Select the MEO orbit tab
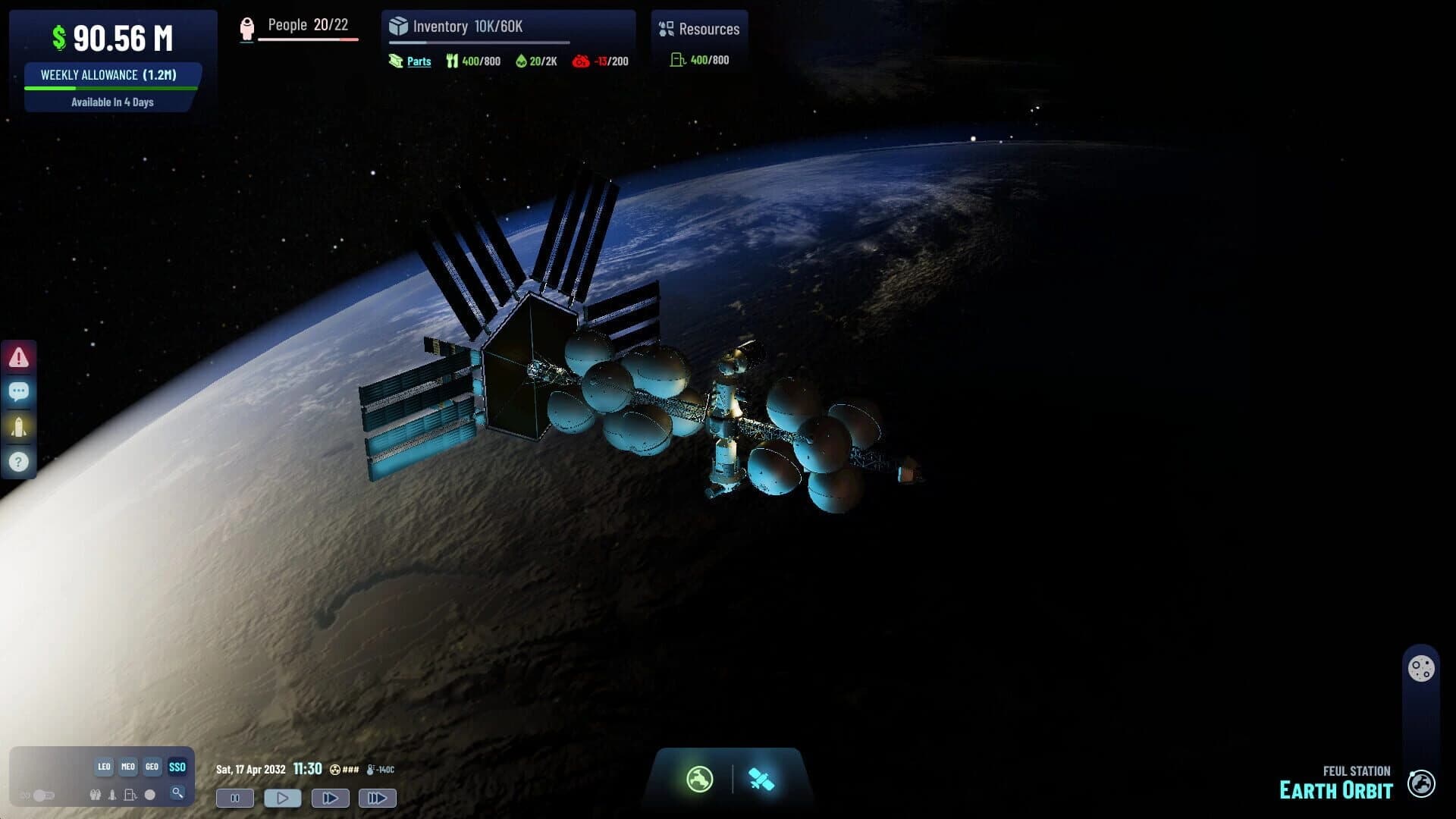This screenshot has width=1456, height=819. [x=127, y=767]
